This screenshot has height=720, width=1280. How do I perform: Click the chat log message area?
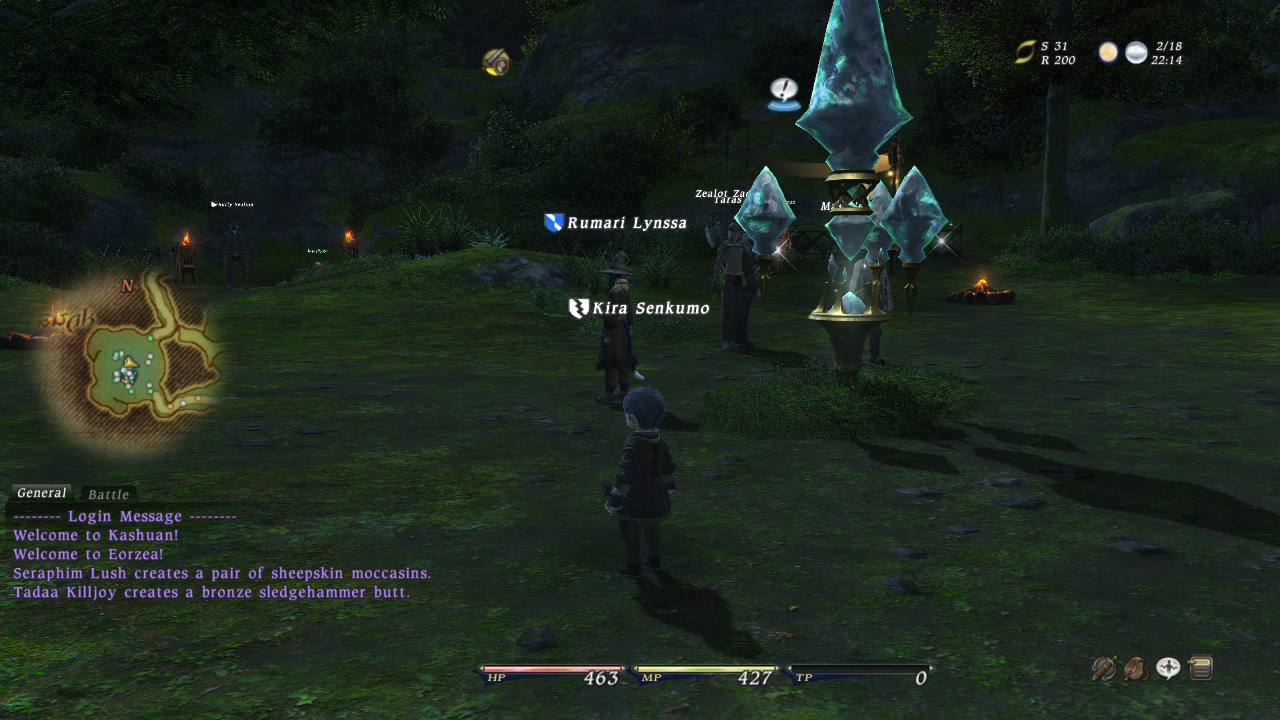click(222, 555)
